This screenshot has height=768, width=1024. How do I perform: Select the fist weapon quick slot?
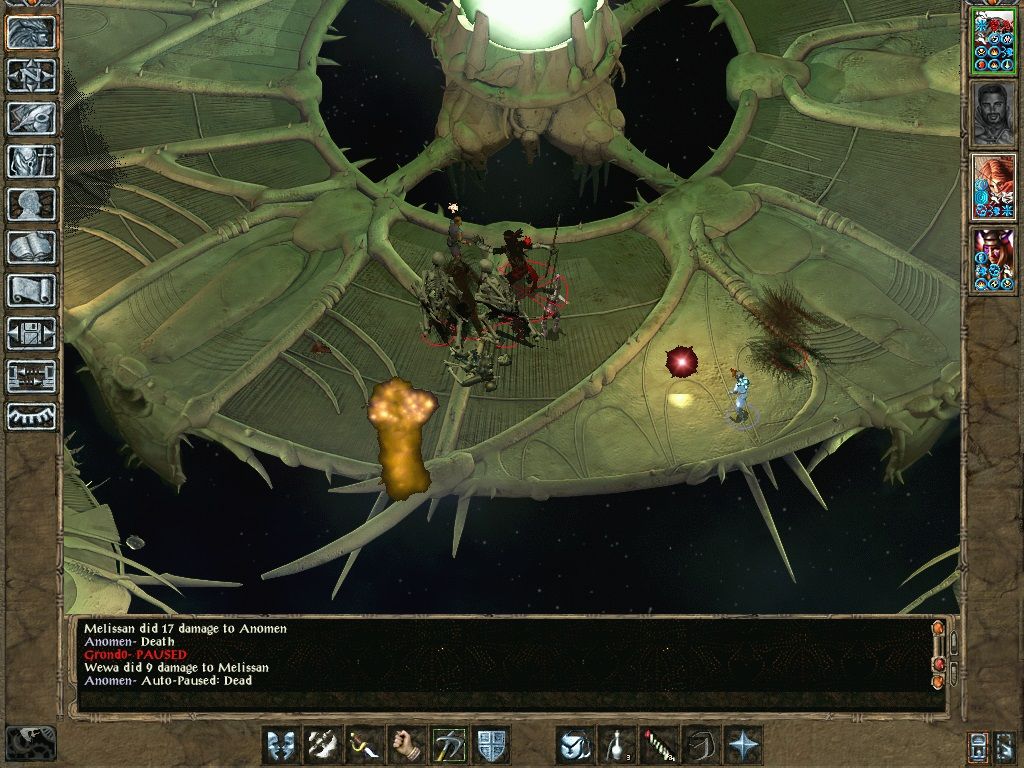407,745
